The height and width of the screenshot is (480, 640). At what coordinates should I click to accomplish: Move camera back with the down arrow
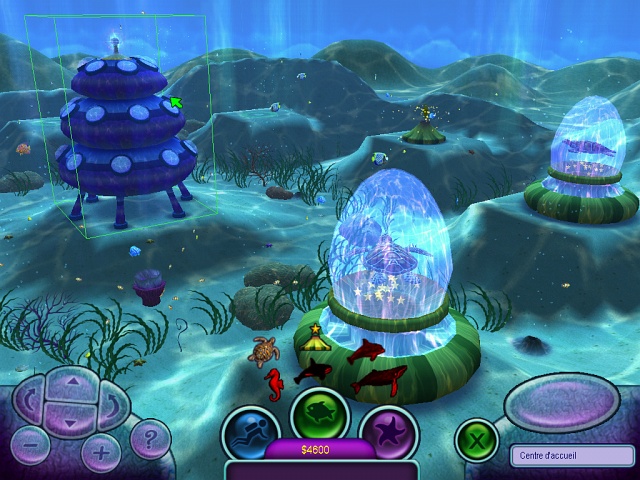click(70, 421)
